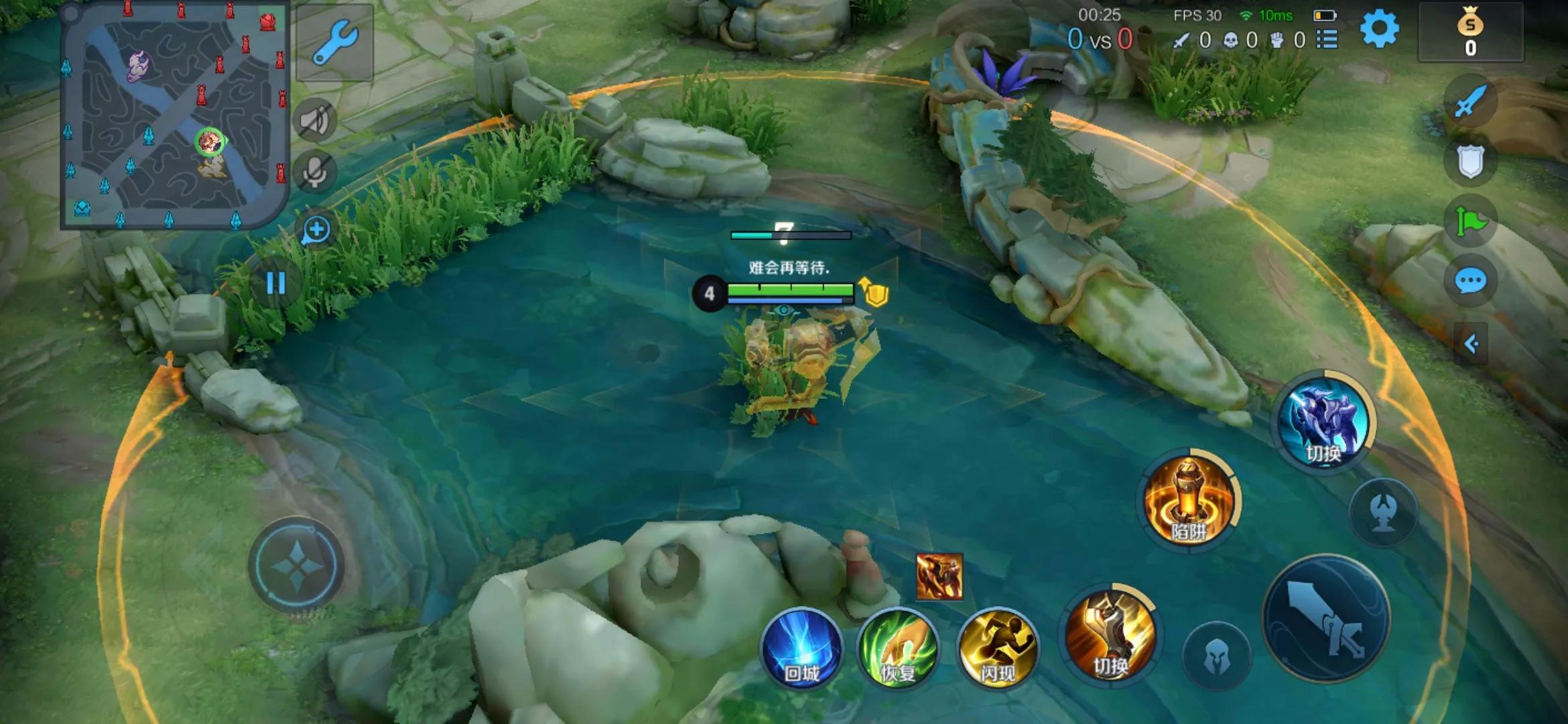Use the 回城 recall skill
This screenshot has height=724, width=1568.
tap(801, 649)
